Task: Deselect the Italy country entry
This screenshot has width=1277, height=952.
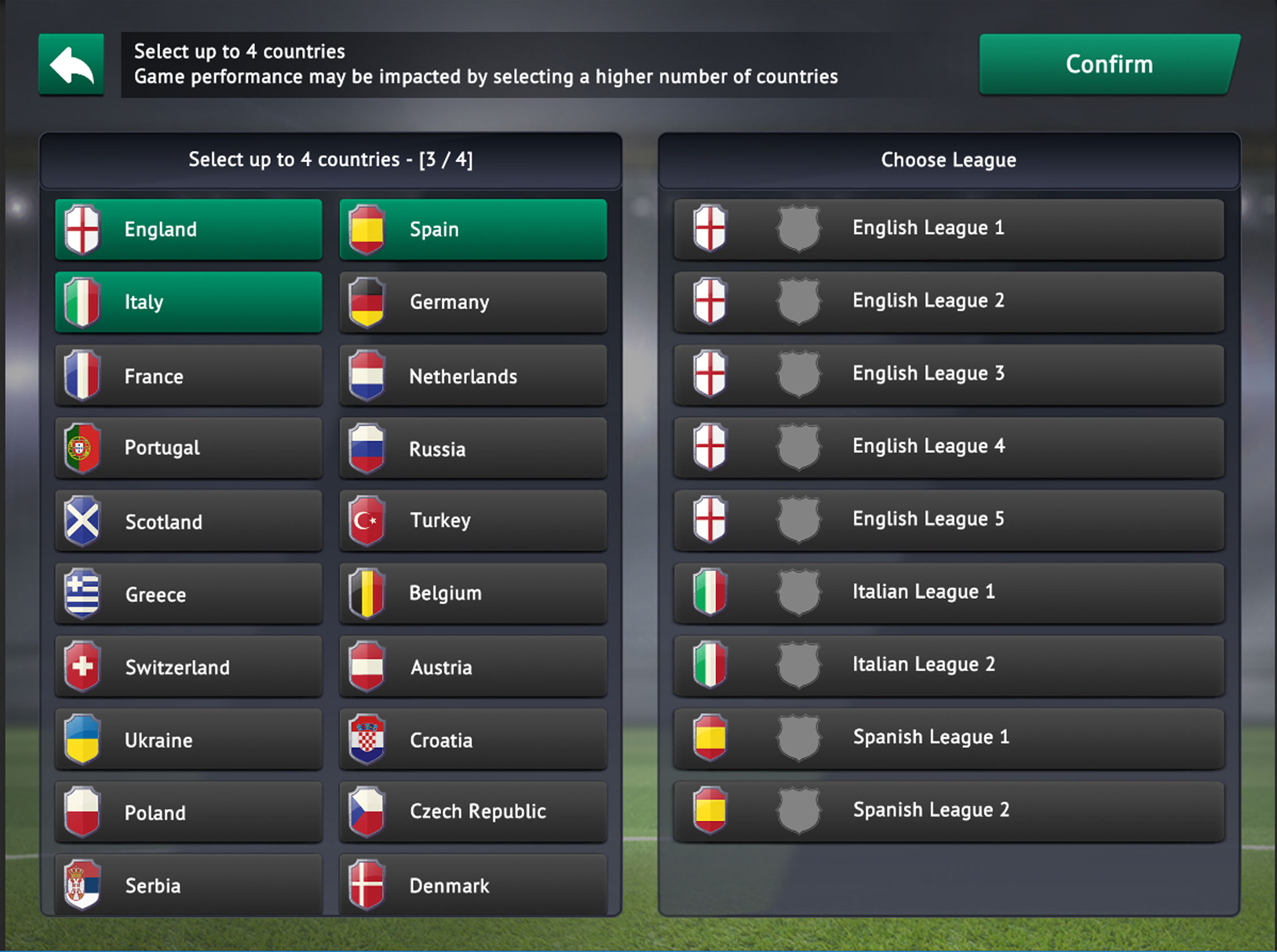Action: tap(188, 301)
